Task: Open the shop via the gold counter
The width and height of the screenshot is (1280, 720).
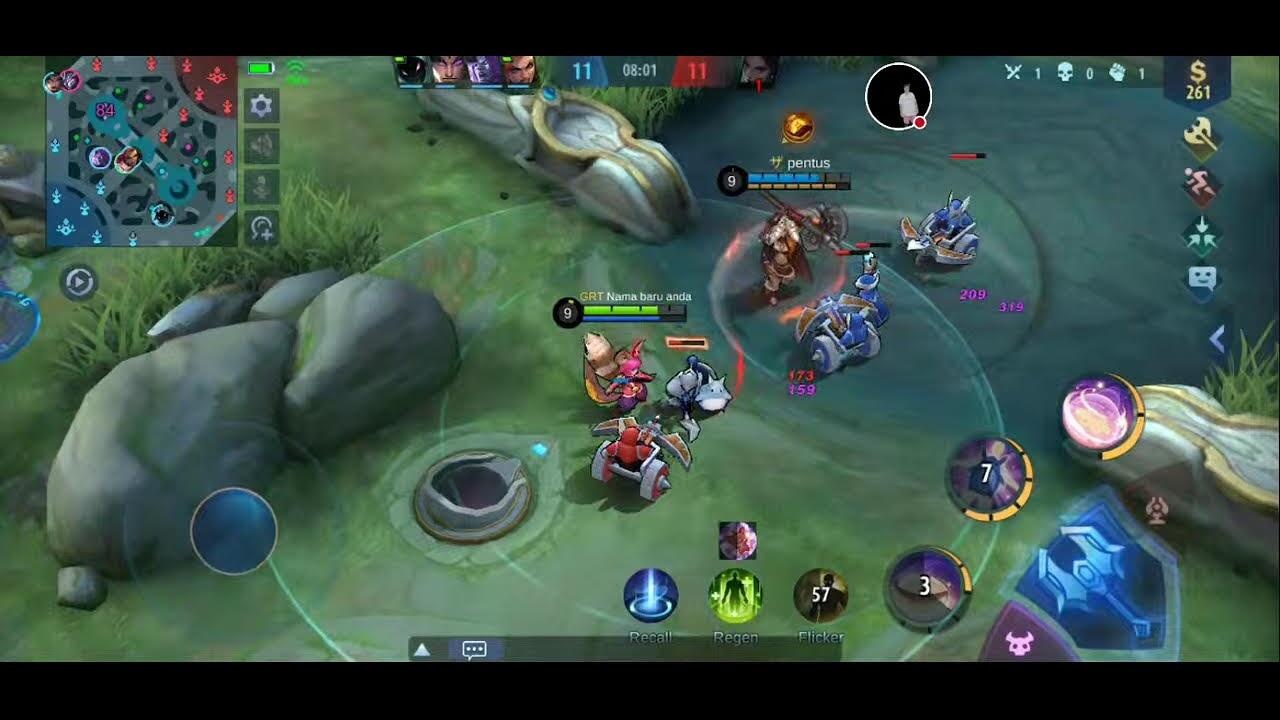Action: (1197, 82)
